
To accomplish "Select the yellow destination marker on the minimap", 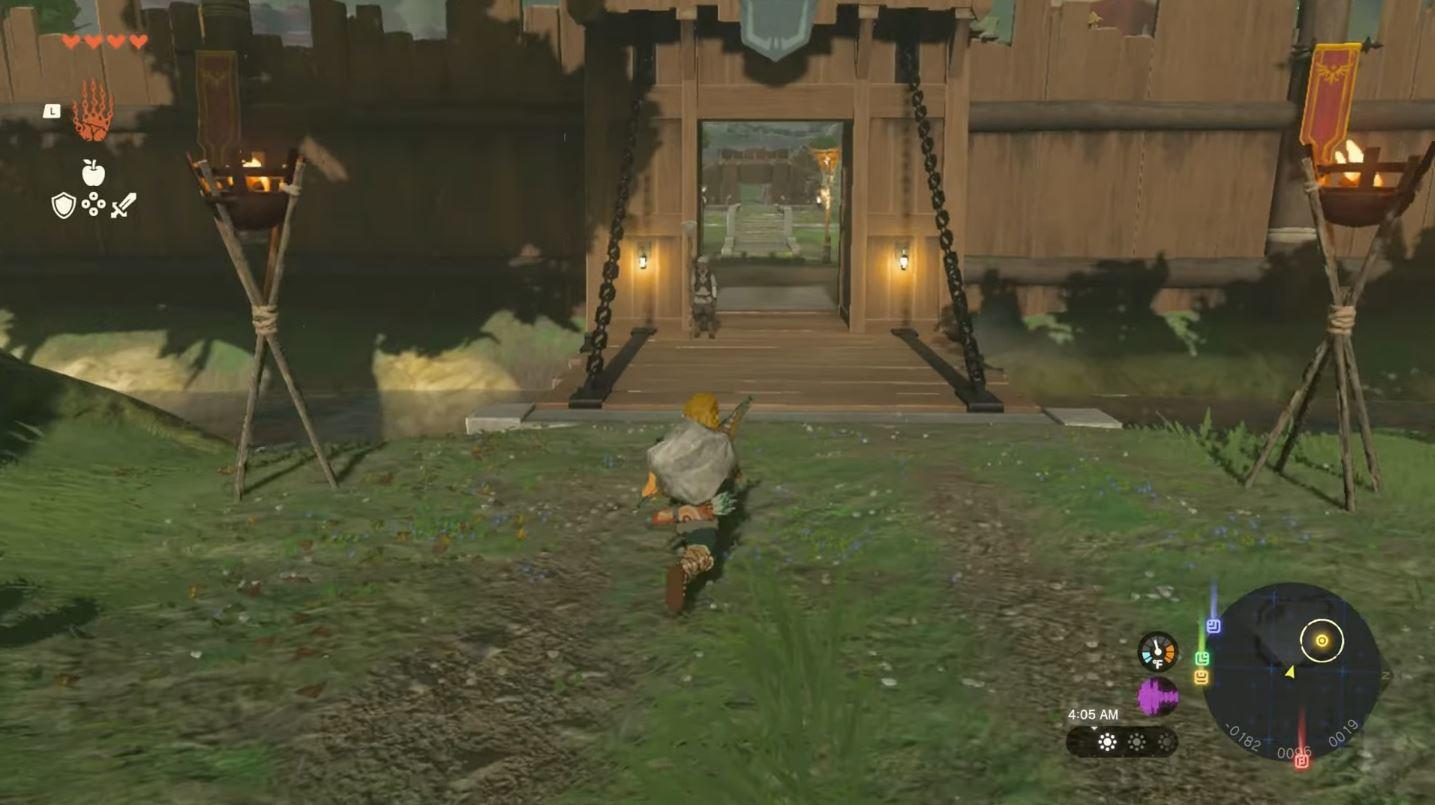I will pos(1321,640).
